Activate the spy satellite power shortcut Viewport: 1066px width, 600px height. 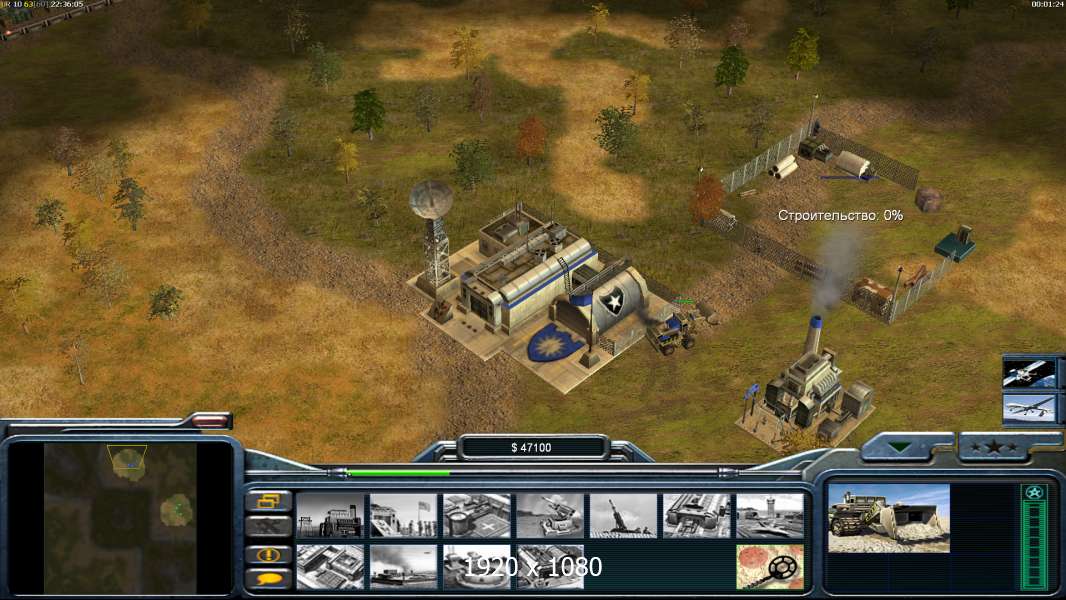[x=1029, y=373]
